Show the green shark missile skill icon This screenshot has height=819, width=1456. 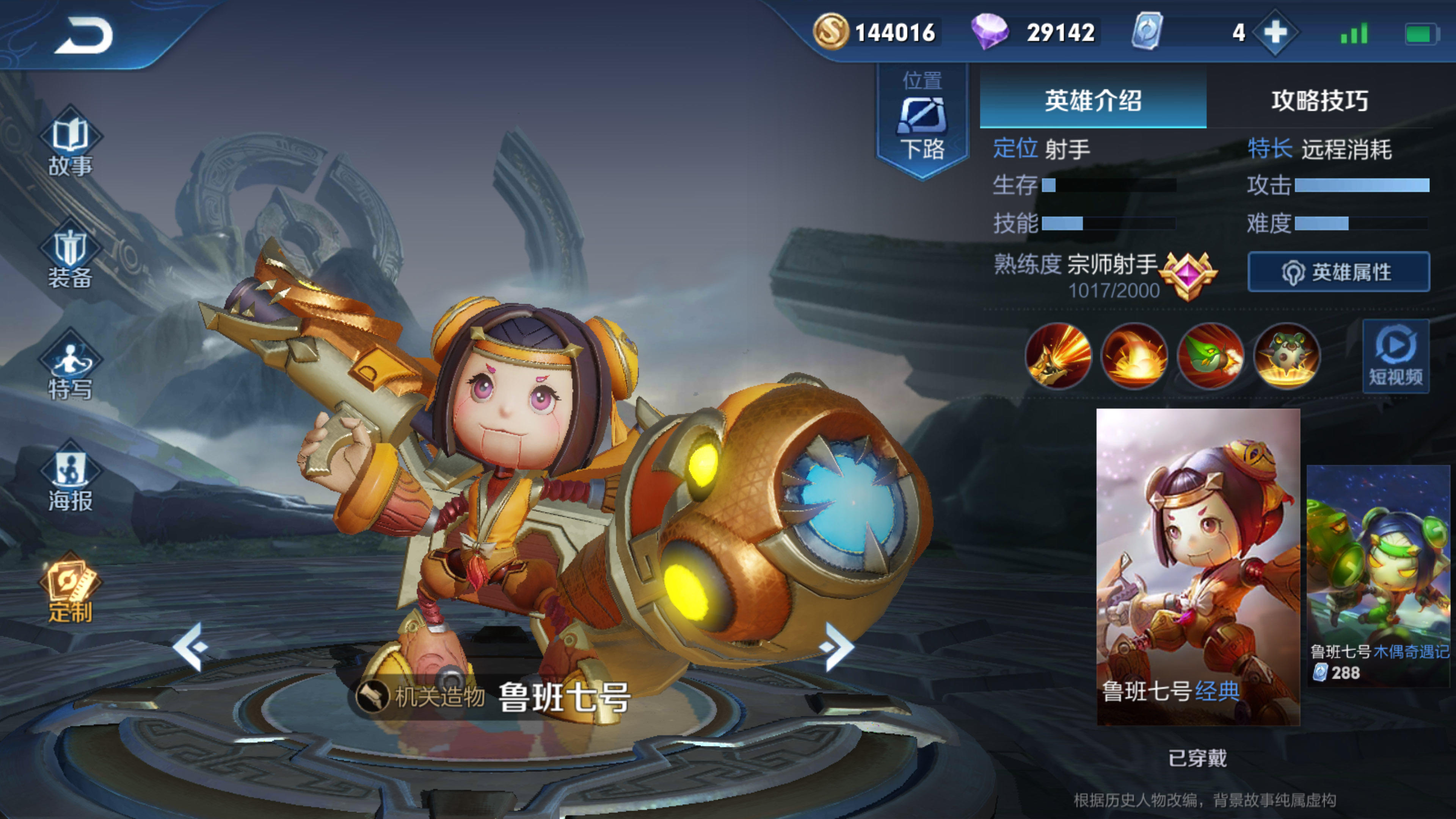pyautogui.click(x=1211, y=356)
